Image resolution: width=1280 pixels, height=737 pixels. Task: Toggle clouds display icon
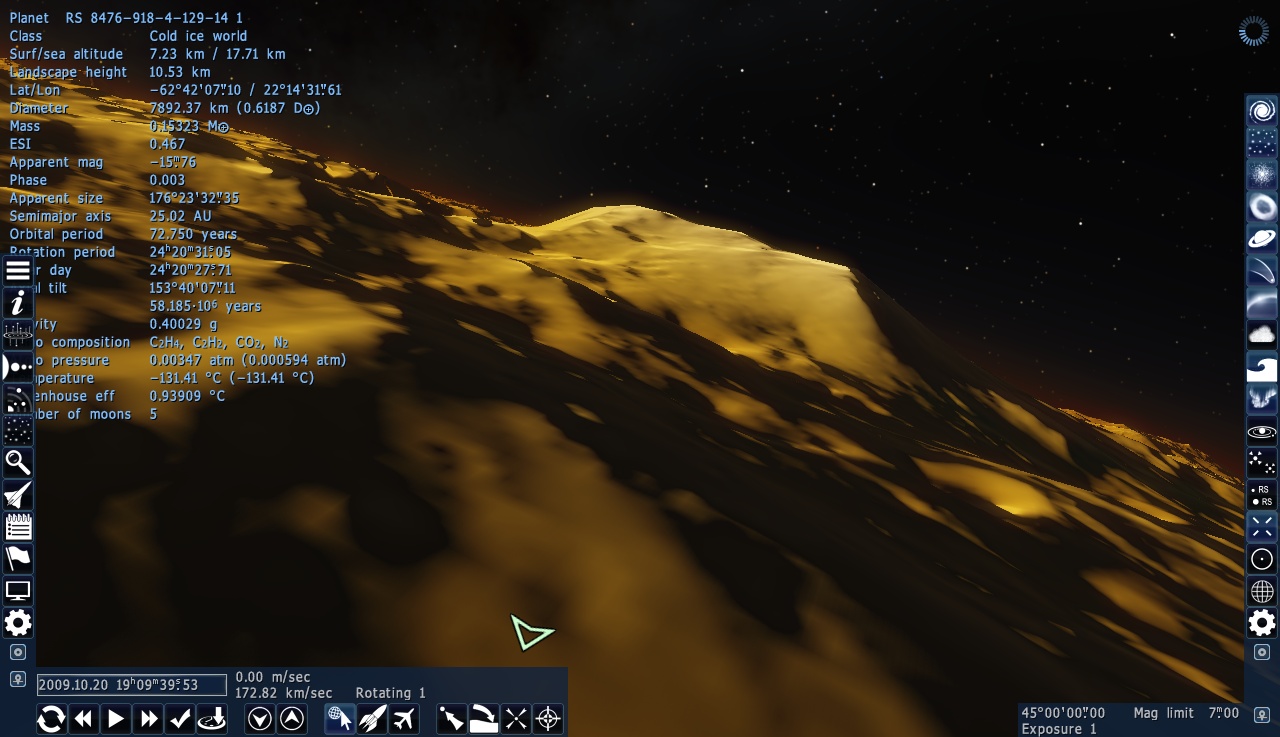click(x=1262, y=334)
